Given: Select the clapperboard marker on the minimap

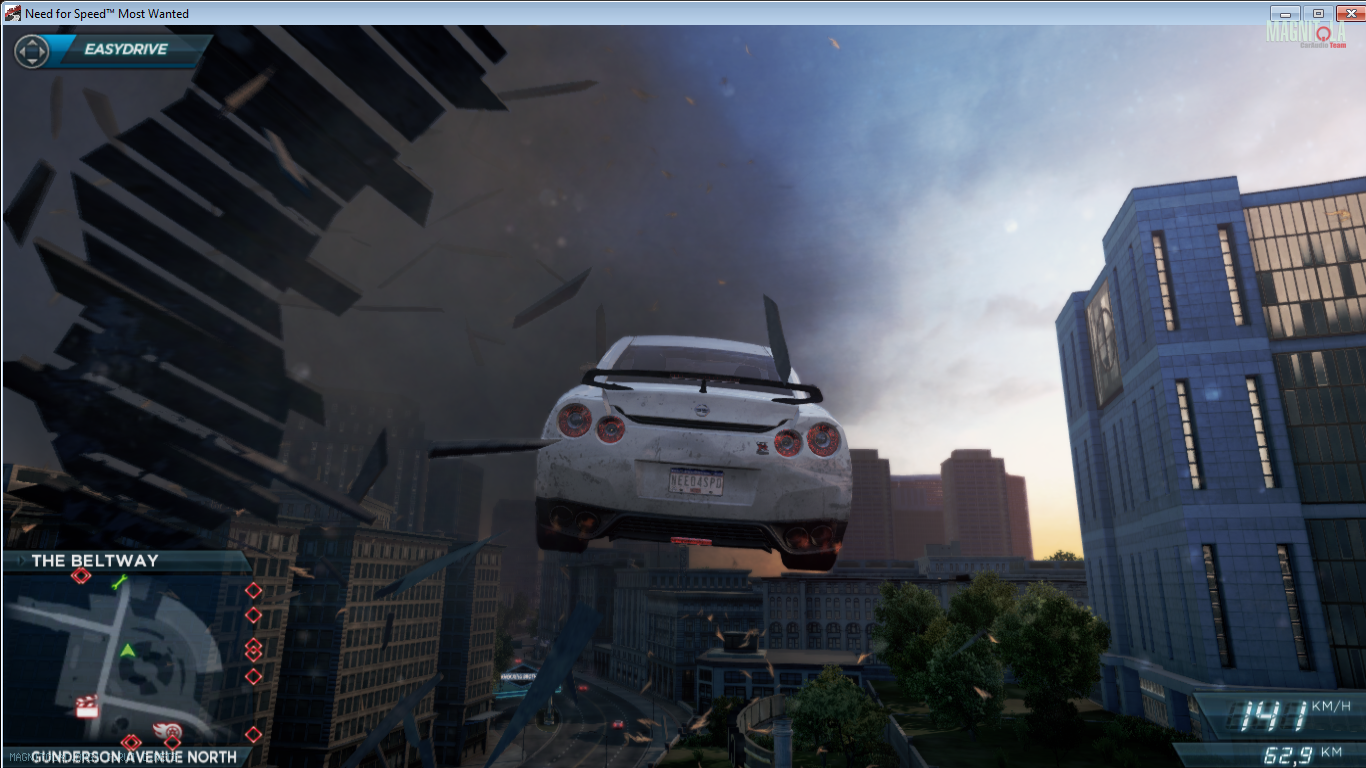Looking at the screenshot, I should click(88, 705).
